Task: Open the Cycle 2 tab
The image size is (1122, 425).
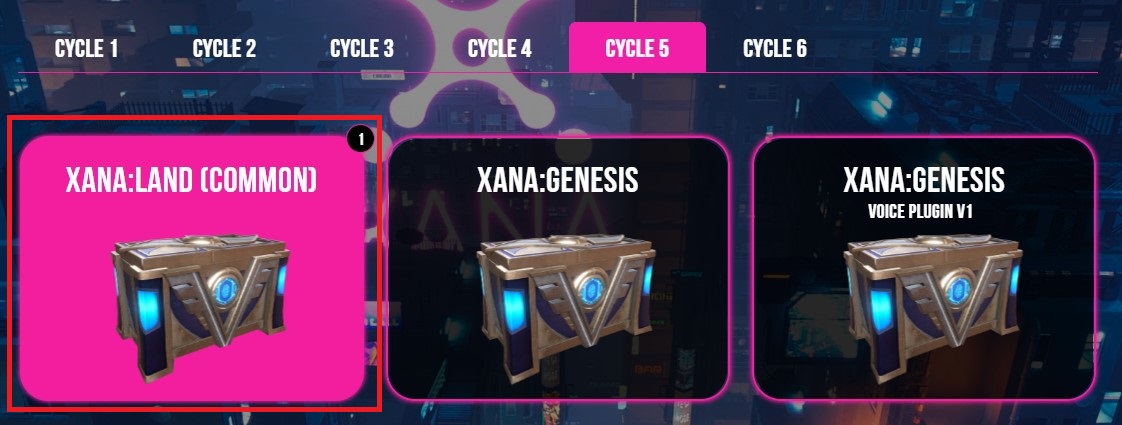Action: click(224, 48)
